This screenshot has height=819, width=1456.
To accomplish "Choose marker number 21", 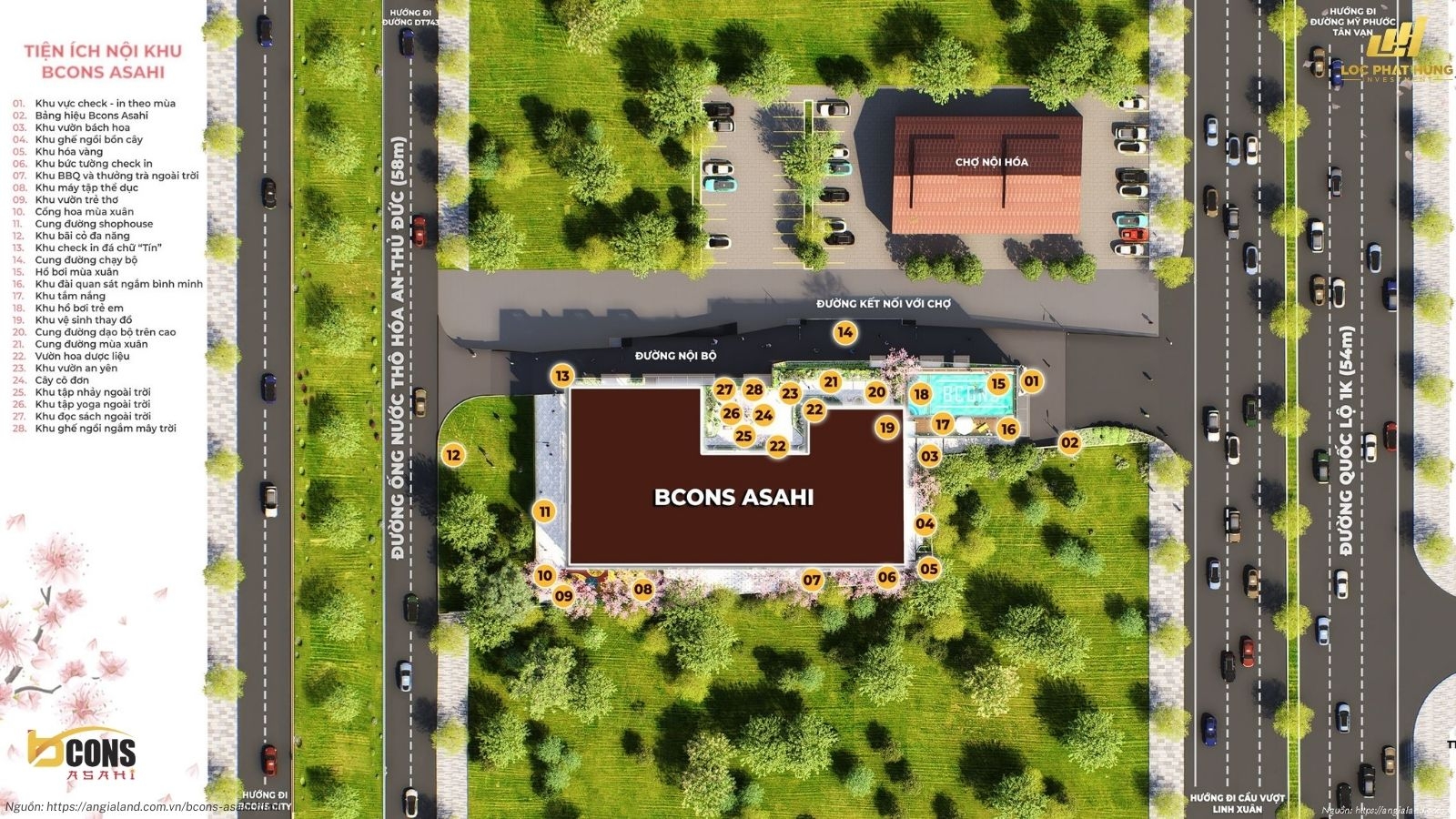I will [830, 382].
